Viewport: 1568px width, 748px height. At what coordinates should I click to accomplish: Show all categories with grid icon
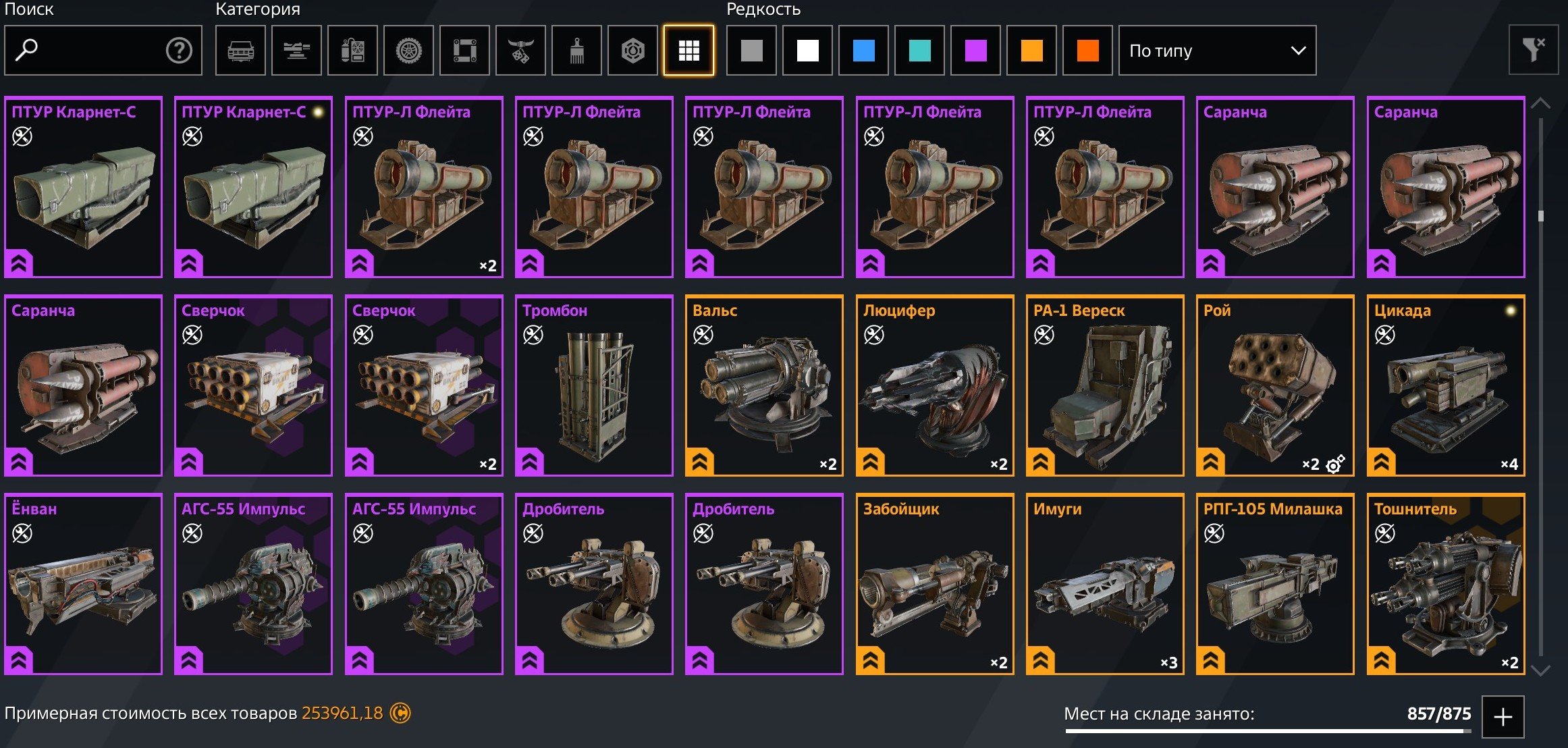(688, 51)
